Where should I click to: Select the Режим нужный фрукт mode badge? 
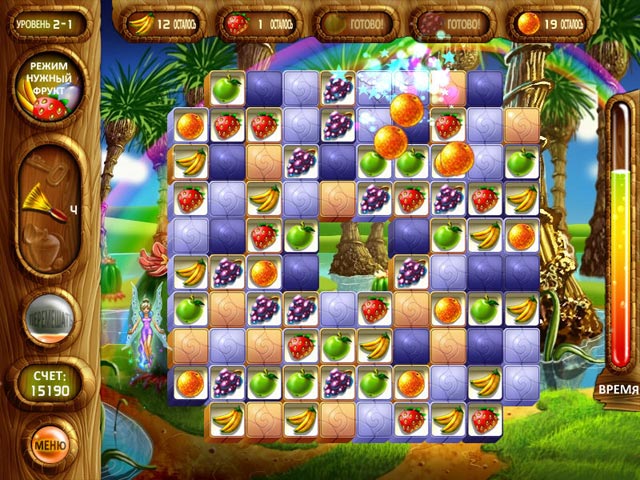[49, 88]
